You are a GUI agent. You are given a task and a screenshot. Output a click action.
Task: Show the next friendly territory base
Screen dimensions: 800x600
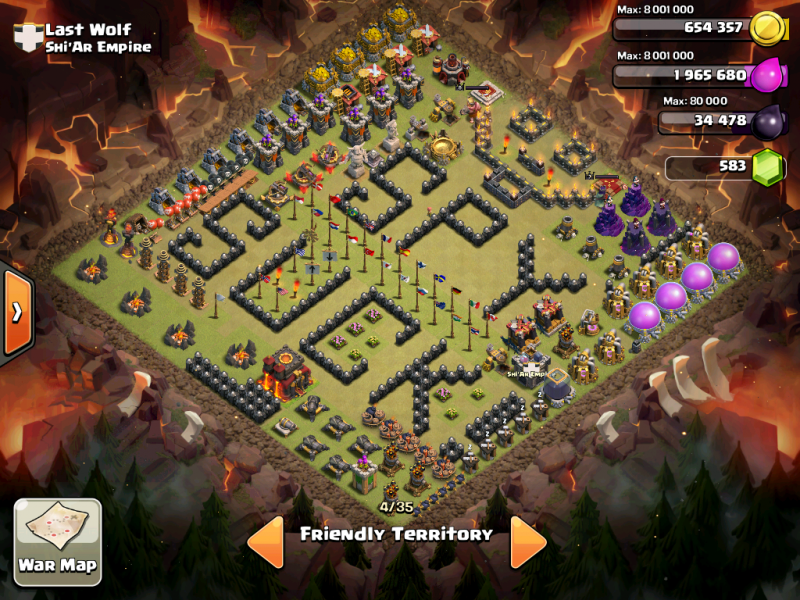click(528, 542)
